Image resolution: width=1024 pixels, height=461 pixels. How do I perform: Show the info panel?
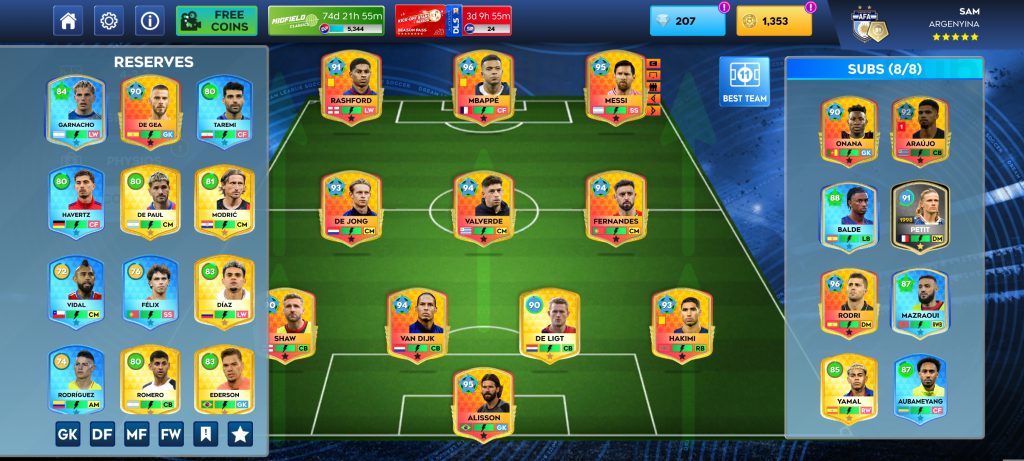(x=149, y=20)
